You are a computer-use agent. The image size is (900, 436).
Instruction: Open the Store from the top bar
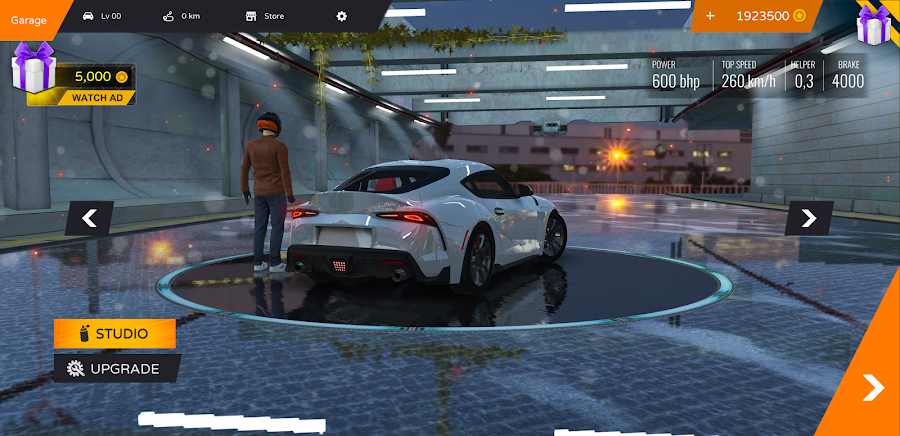point(265,16)
